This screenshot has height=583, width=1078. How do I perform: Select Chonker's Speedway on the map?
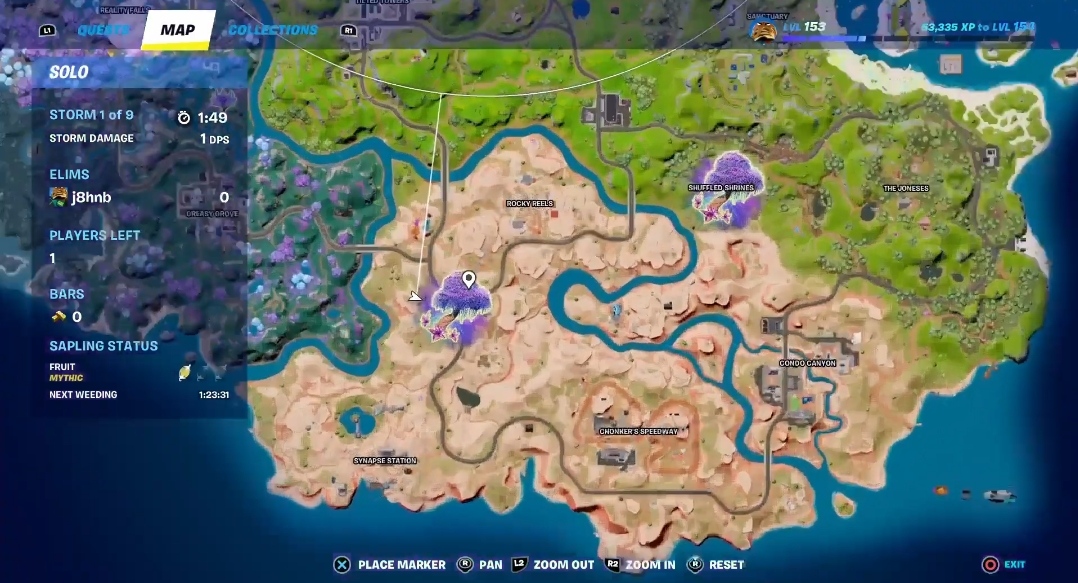[x=639, y=432]
